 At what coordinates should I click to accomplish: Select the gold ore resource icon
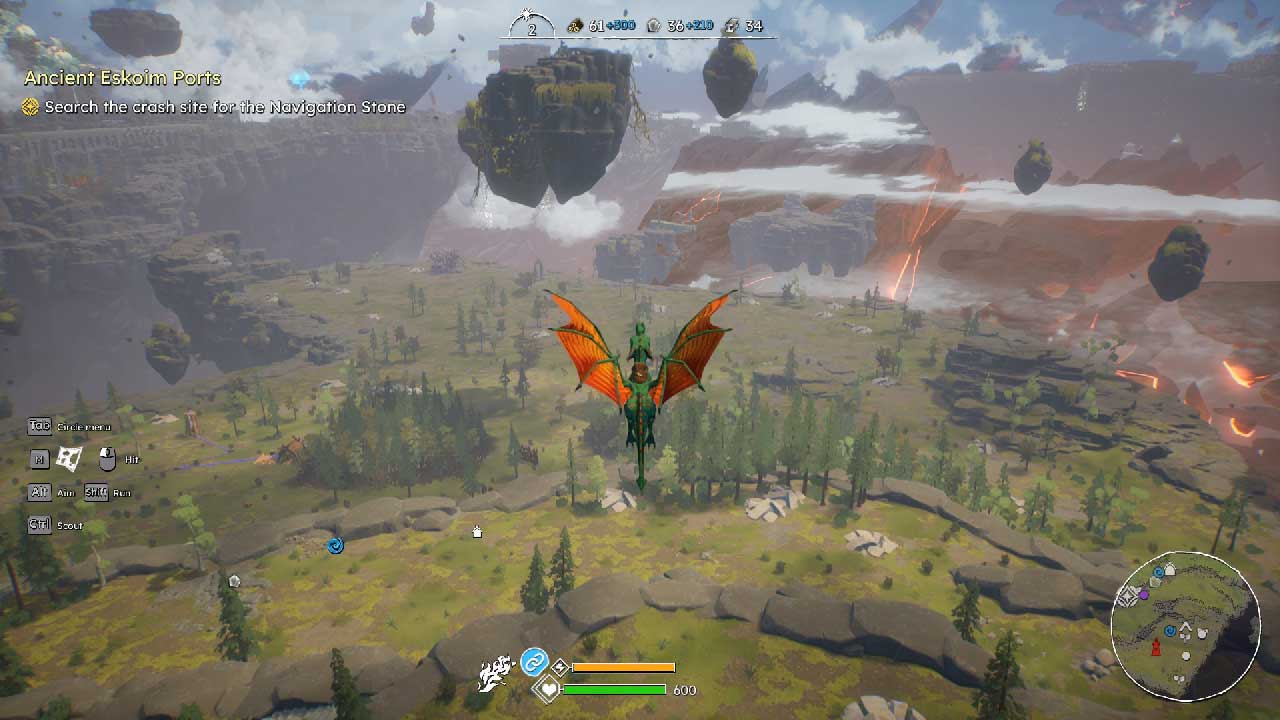click(x=575, y=26)
